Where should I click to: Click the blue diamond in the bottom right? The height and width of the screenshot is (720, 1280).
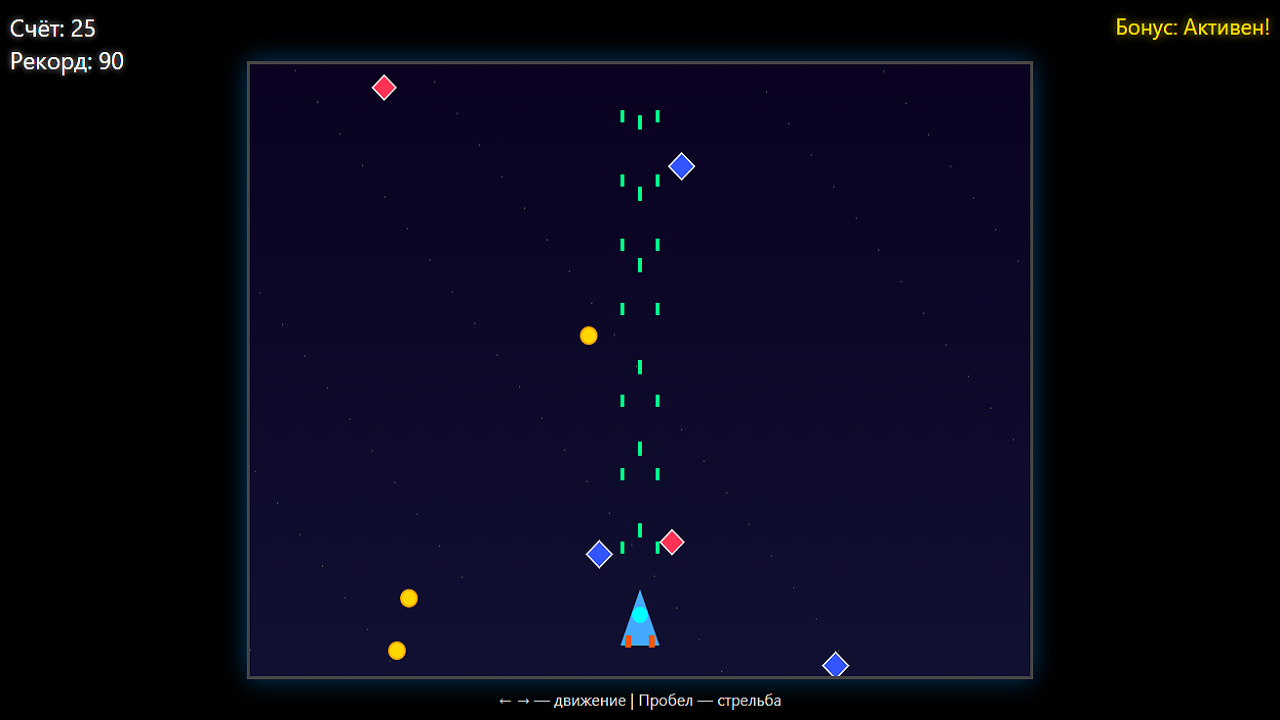pyautogui.click(x=836, y=664)
